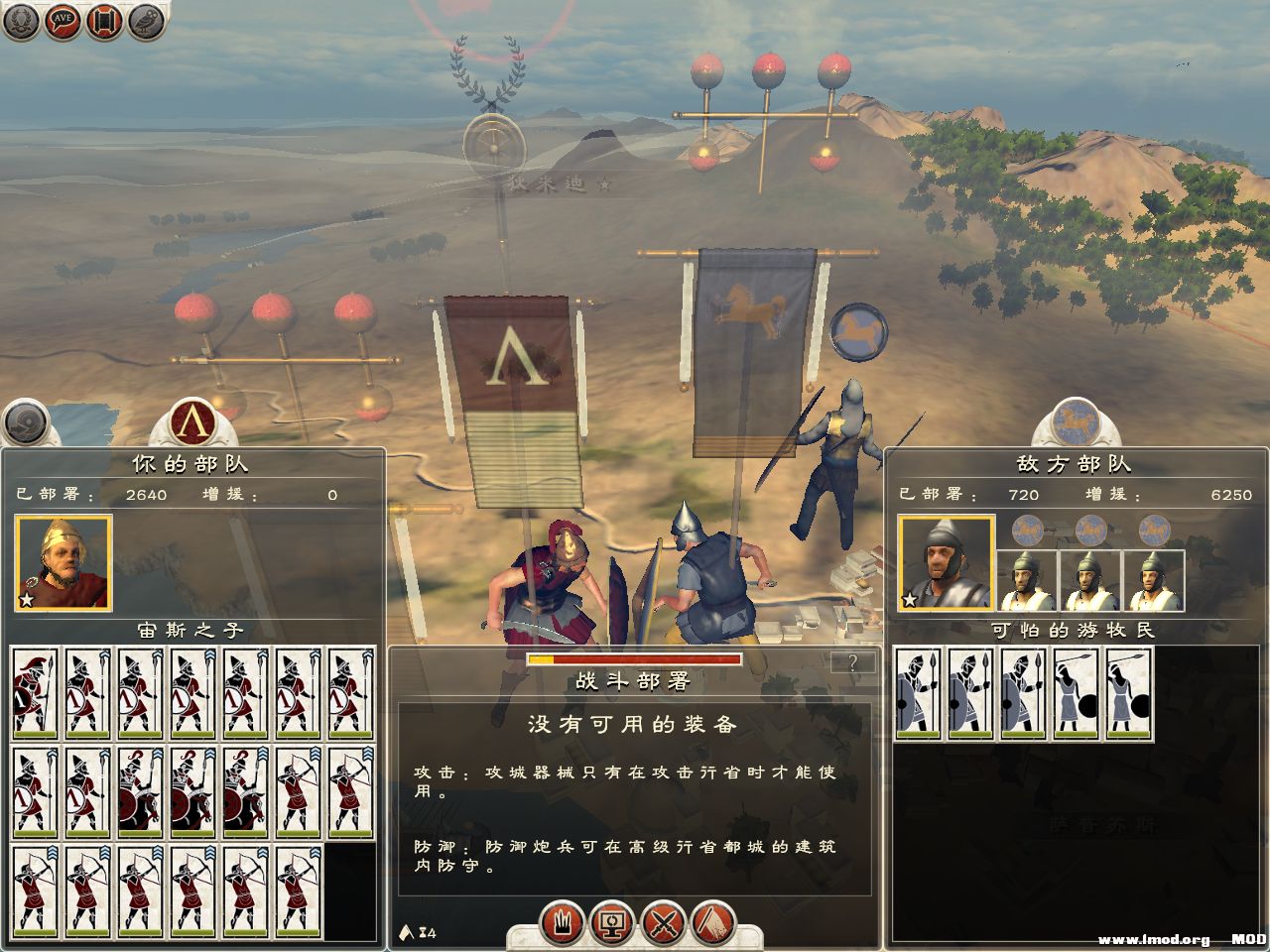
Task: Click the grey owl advisor icon
Action: point(146,21)
